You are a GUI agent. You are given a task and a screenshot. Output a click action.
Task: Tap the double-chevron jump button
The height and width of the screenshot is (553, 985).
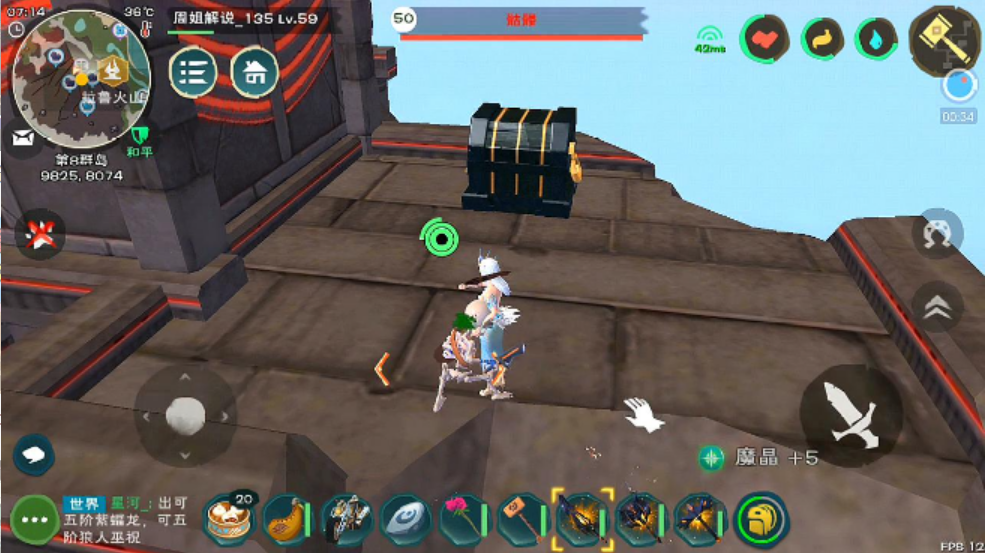[937, 307]
